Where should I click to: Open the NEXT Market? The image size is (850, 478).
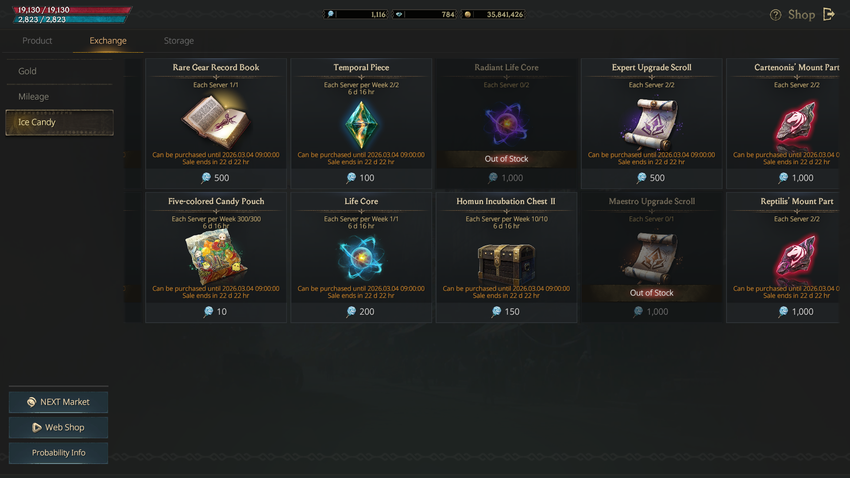58,402
